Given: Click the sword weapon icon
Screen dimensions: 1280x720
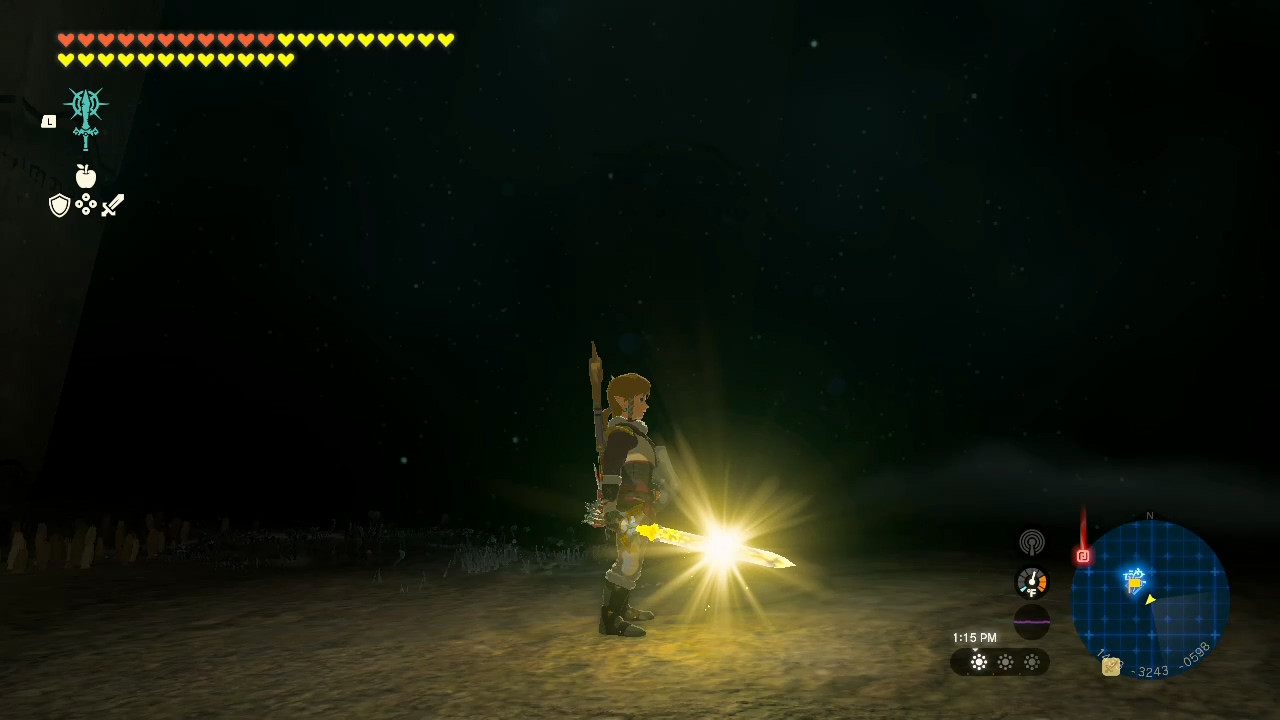Looking at the screenshot, I should tap(112, 205).
